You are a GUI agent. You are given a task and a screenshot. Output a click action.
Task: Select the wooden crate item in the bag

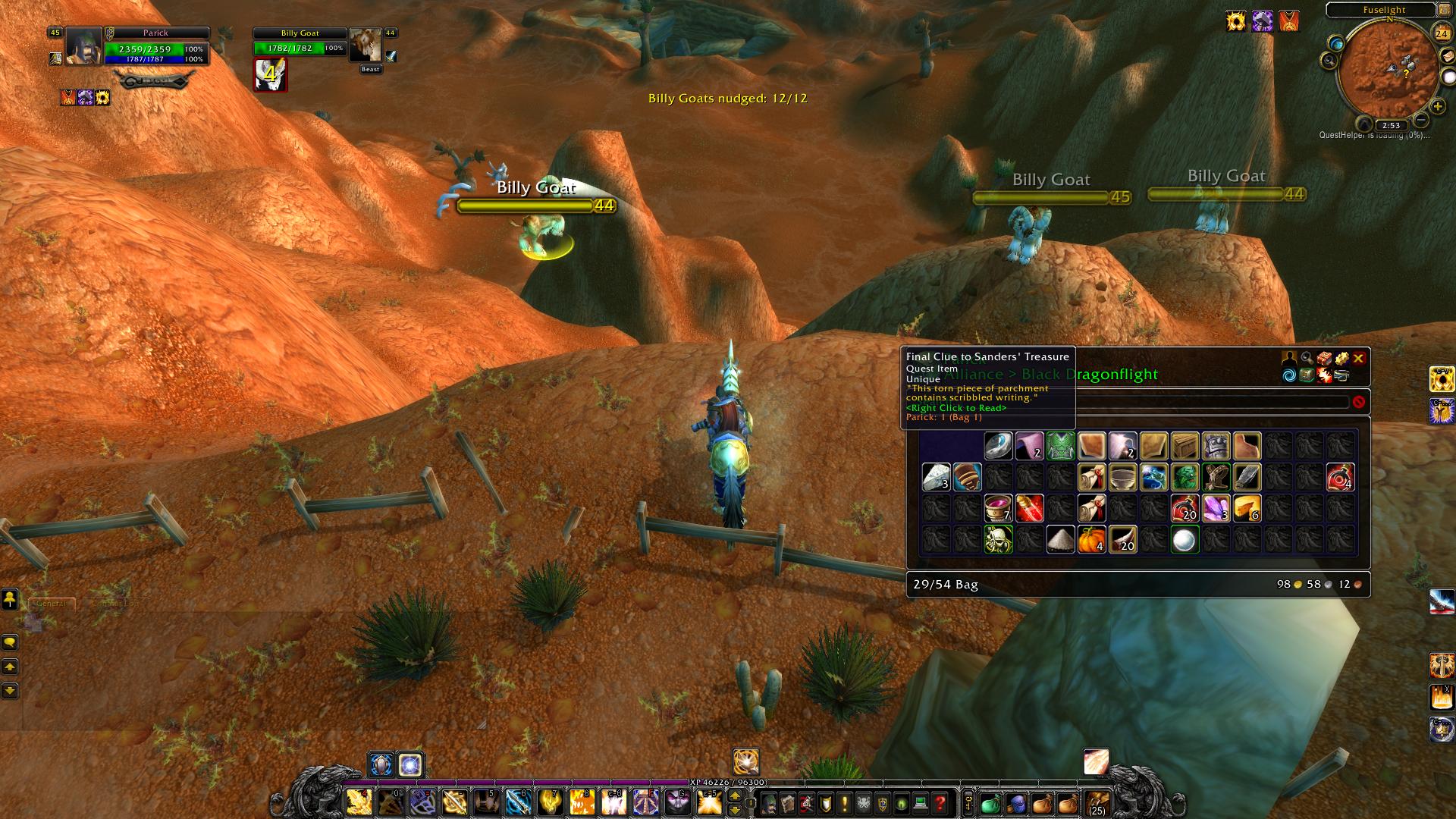point(1185,446)
